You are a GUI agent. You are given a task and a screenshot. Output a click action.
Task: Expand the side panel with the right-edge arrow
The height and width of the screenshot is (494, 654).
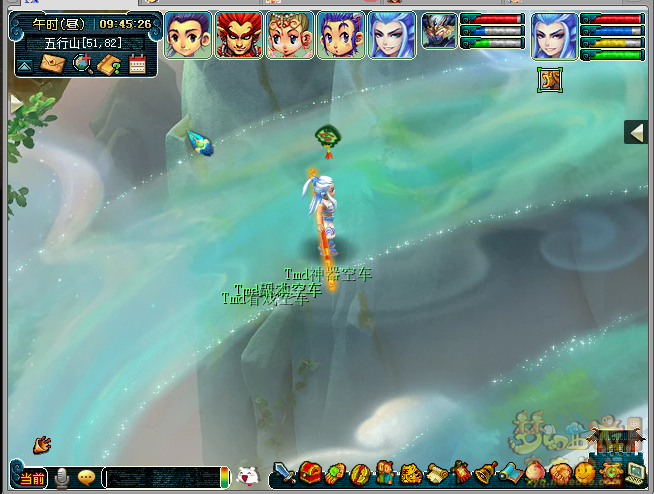[636, 132]
